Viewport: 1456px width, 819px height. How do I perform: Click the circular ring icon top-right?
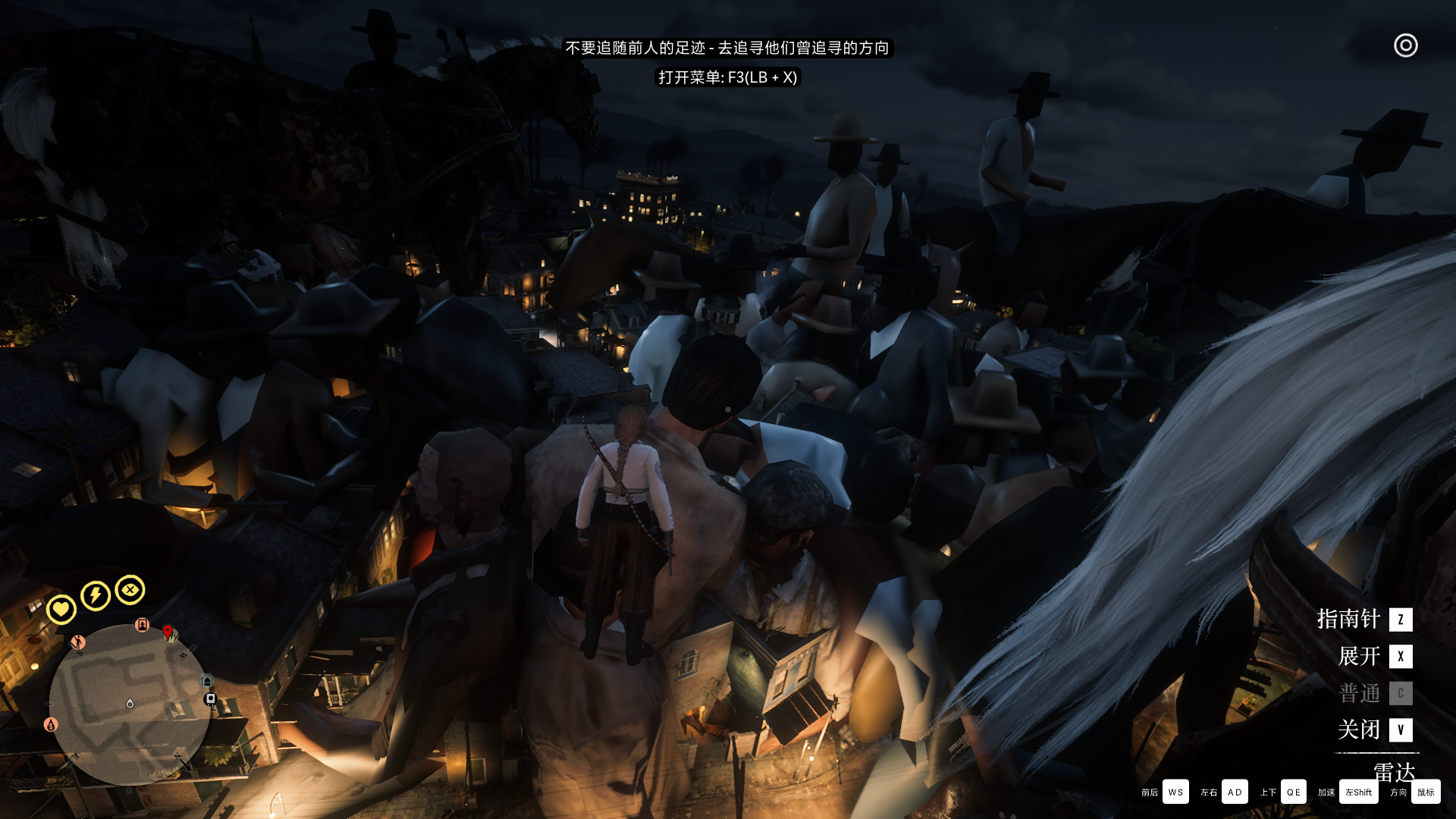(1405, 45)
